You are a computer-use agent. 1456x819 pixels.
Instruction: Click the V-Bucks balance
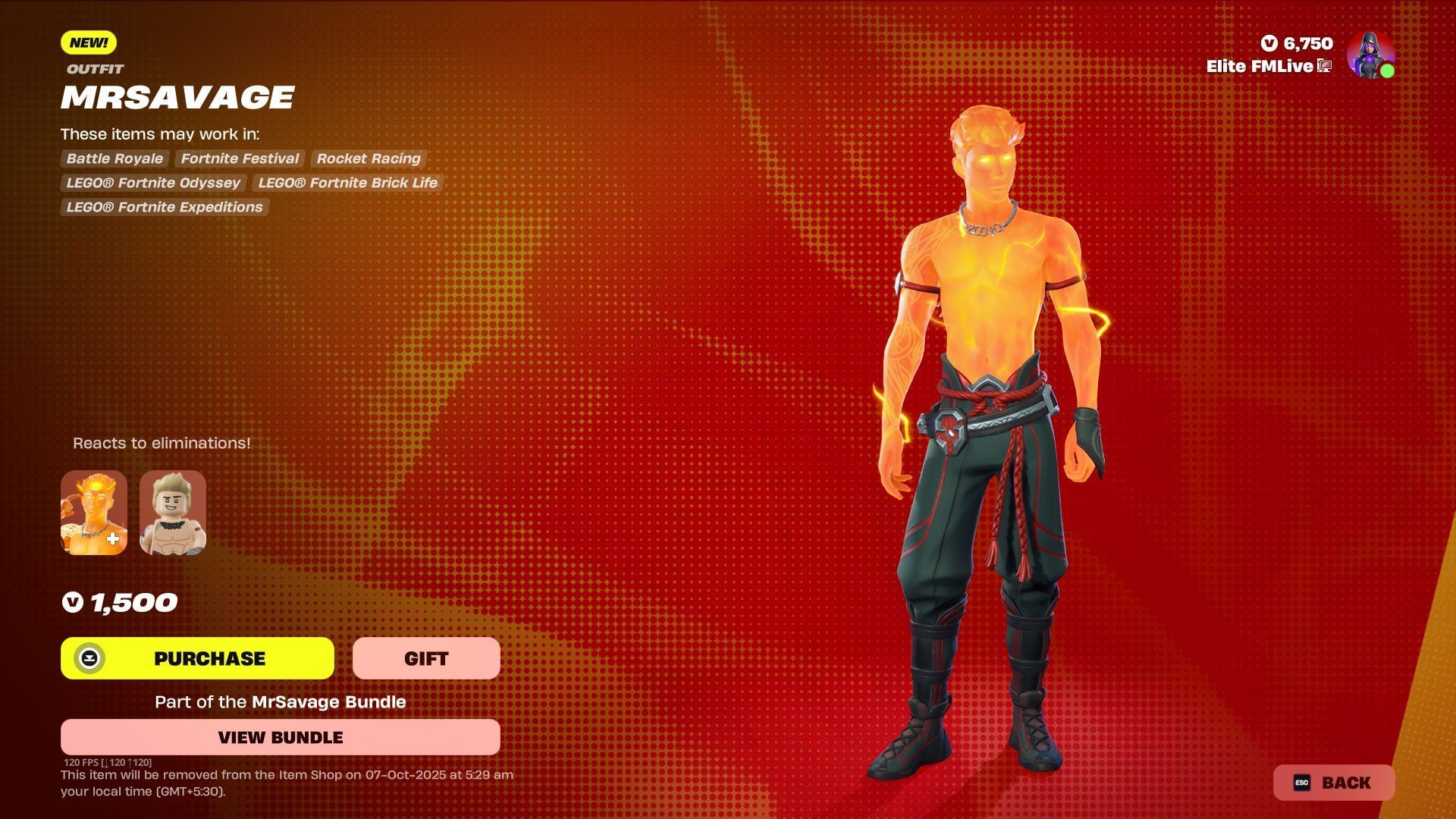(1298, 44)
